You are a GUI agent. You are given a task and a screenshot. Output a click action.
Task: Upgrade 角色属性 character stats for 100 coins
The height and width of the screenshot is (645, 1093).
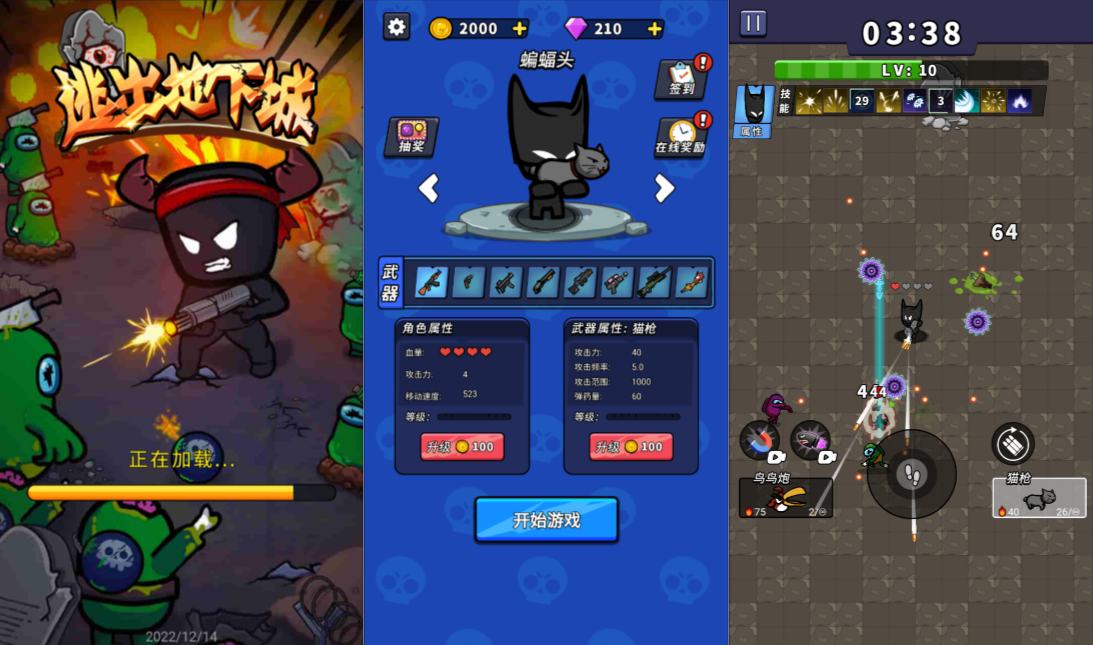point(462,447)
